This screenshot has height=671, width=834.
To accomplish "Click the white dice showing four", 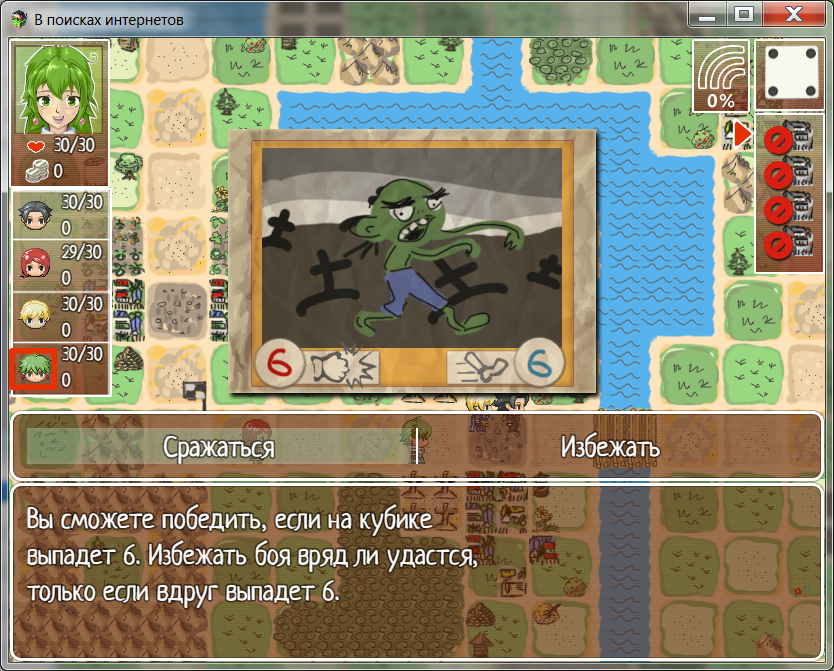I will [787, 75].
